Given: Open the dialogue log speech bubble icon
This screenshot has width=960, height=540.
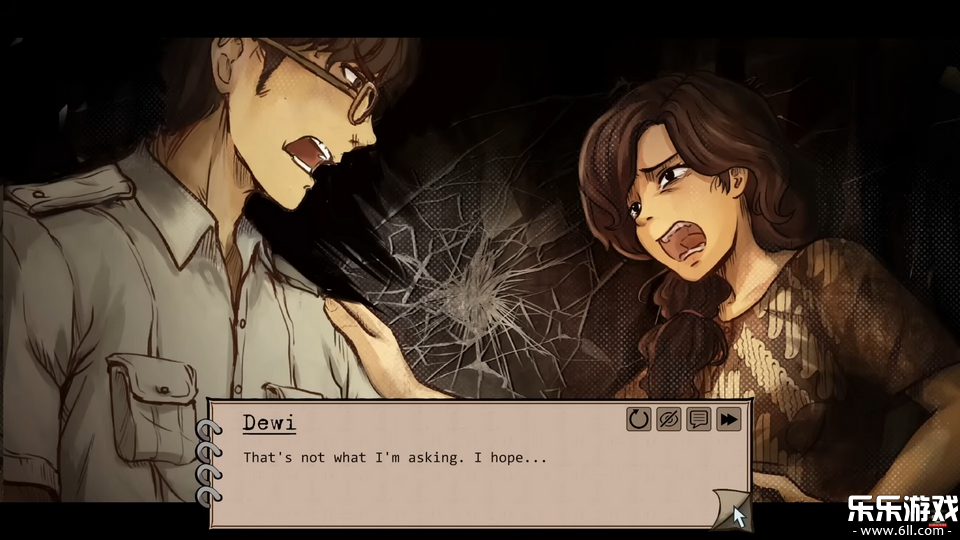Looking at the screenshot, I should (699, 419).
